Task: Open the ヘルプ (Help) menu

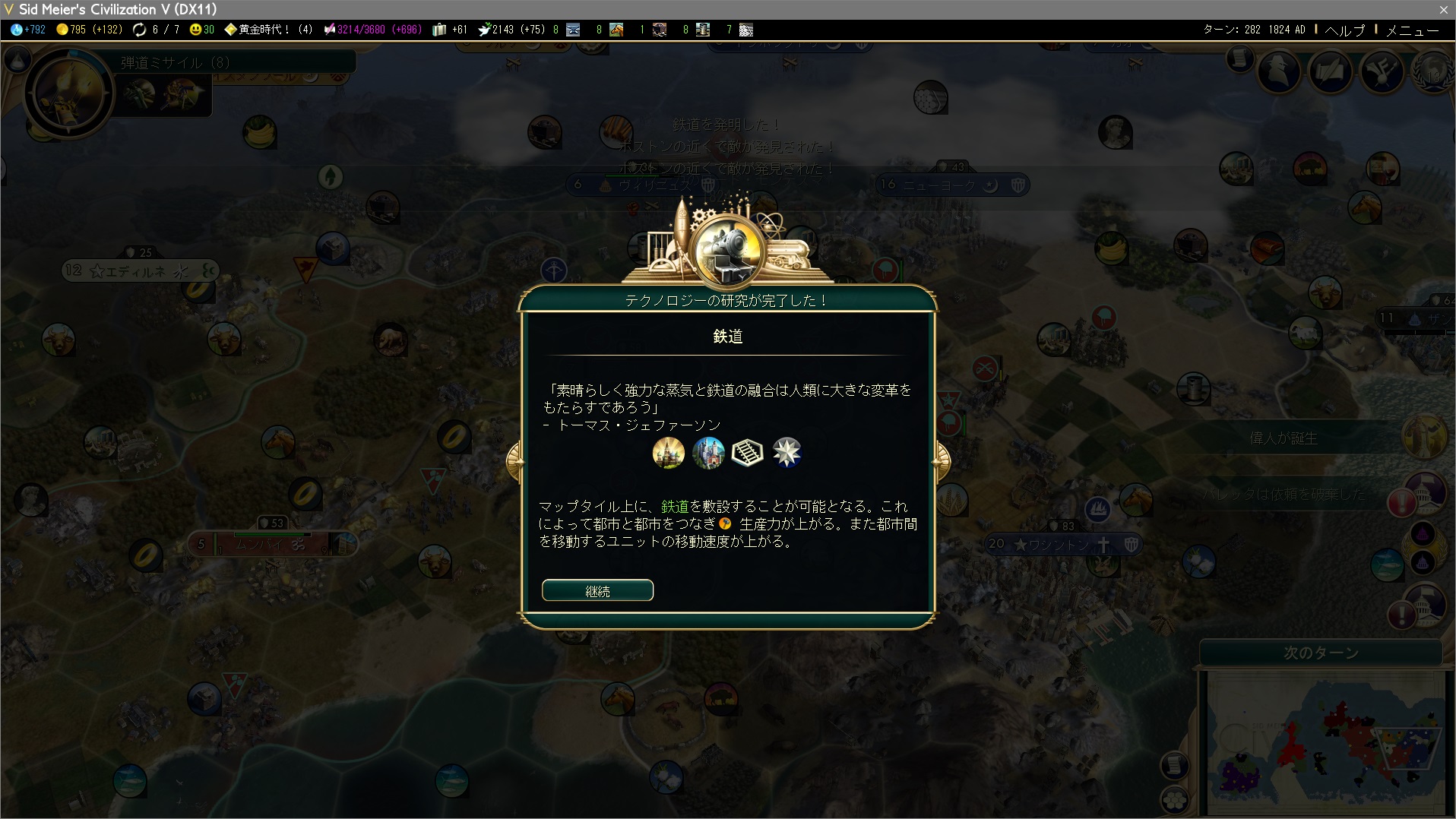Action: (1344, 30)
